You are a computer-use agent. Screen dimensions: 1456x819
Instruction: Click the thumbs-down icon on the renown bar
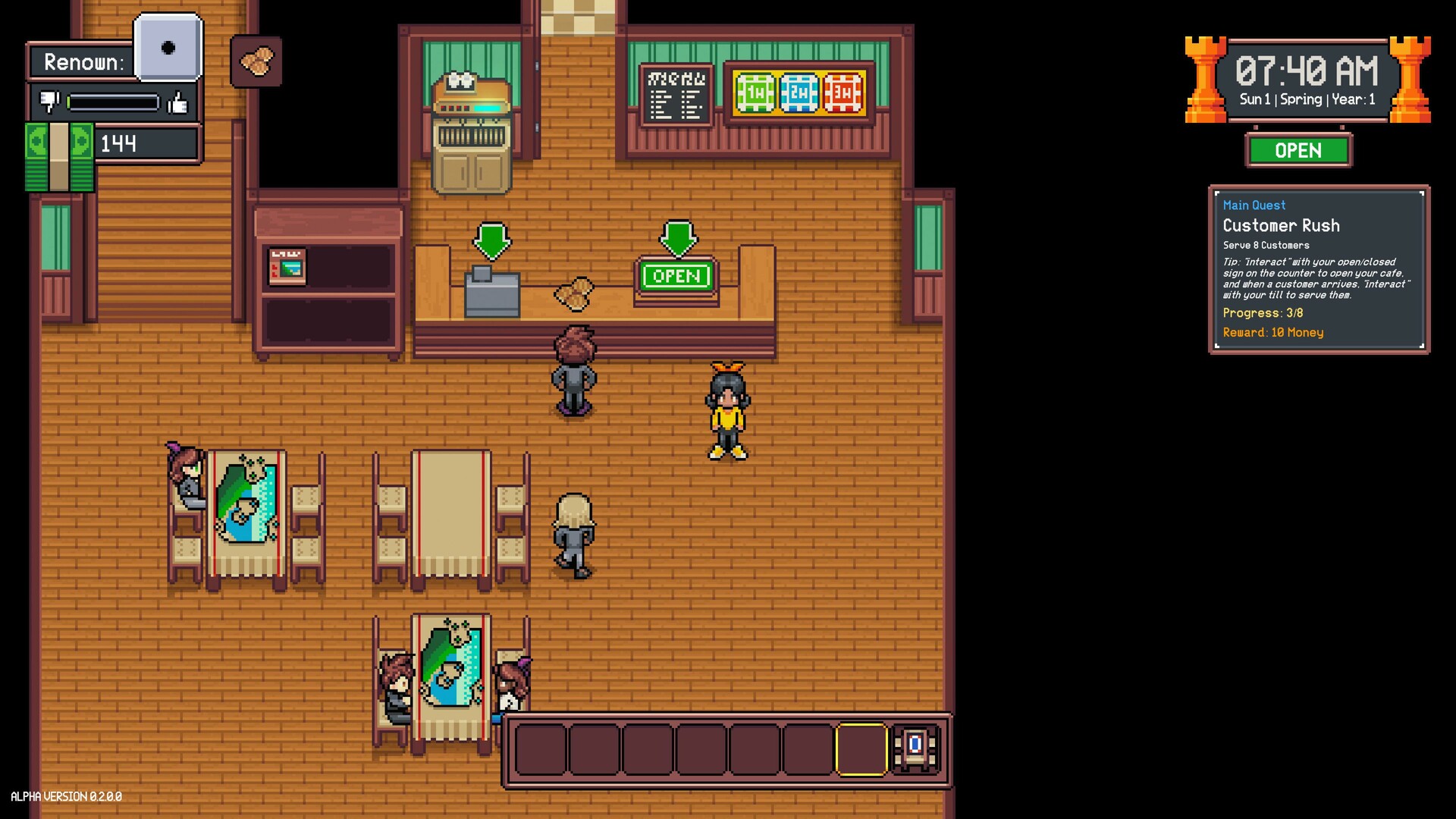(x=49, y=100)
